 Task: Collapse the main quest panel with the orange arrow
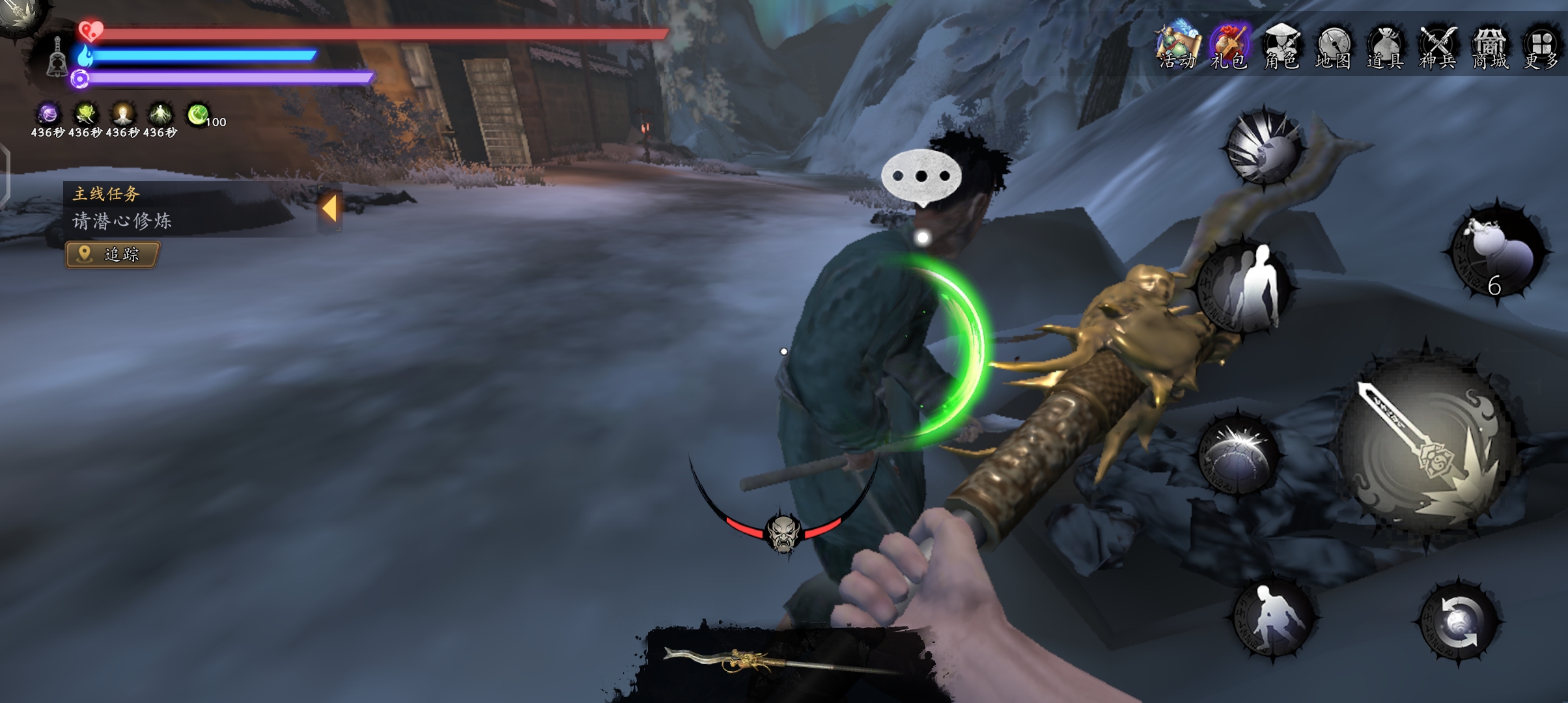(329, 209)
